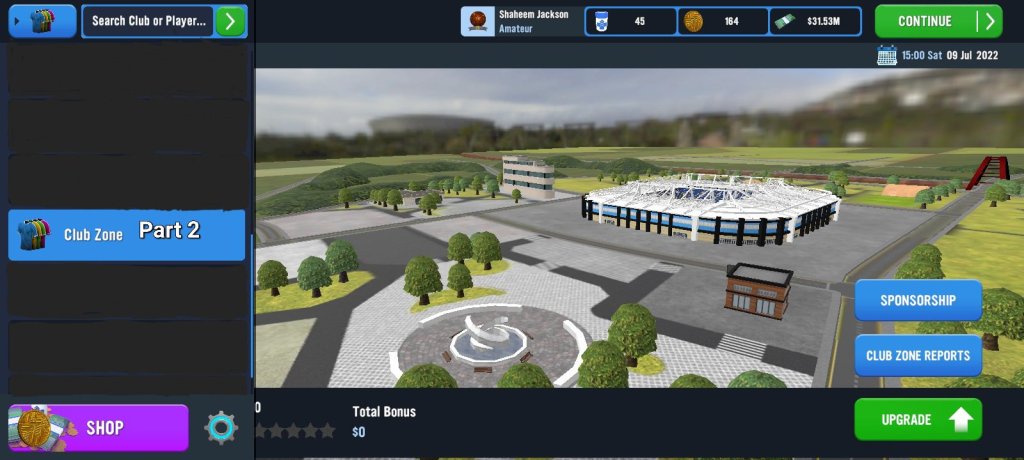Tap the gold coins balance box
Image resolution: width=1024 pixels, height=460 pixels.
tap(723, 21)
